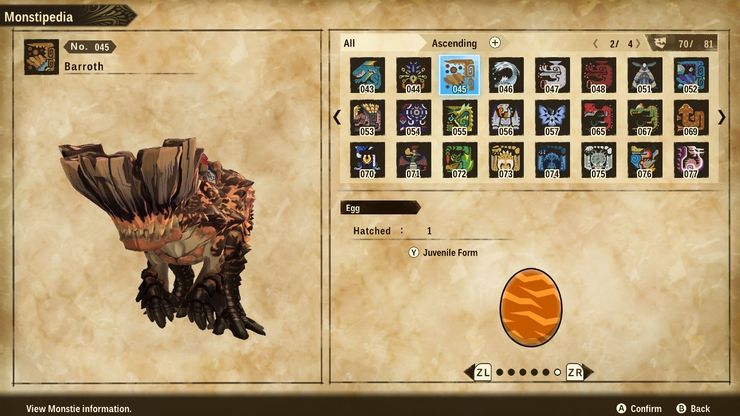This screenshot has height=416, width=740.
Task: Select monster entry 069
Action: [x=691, y=117]
